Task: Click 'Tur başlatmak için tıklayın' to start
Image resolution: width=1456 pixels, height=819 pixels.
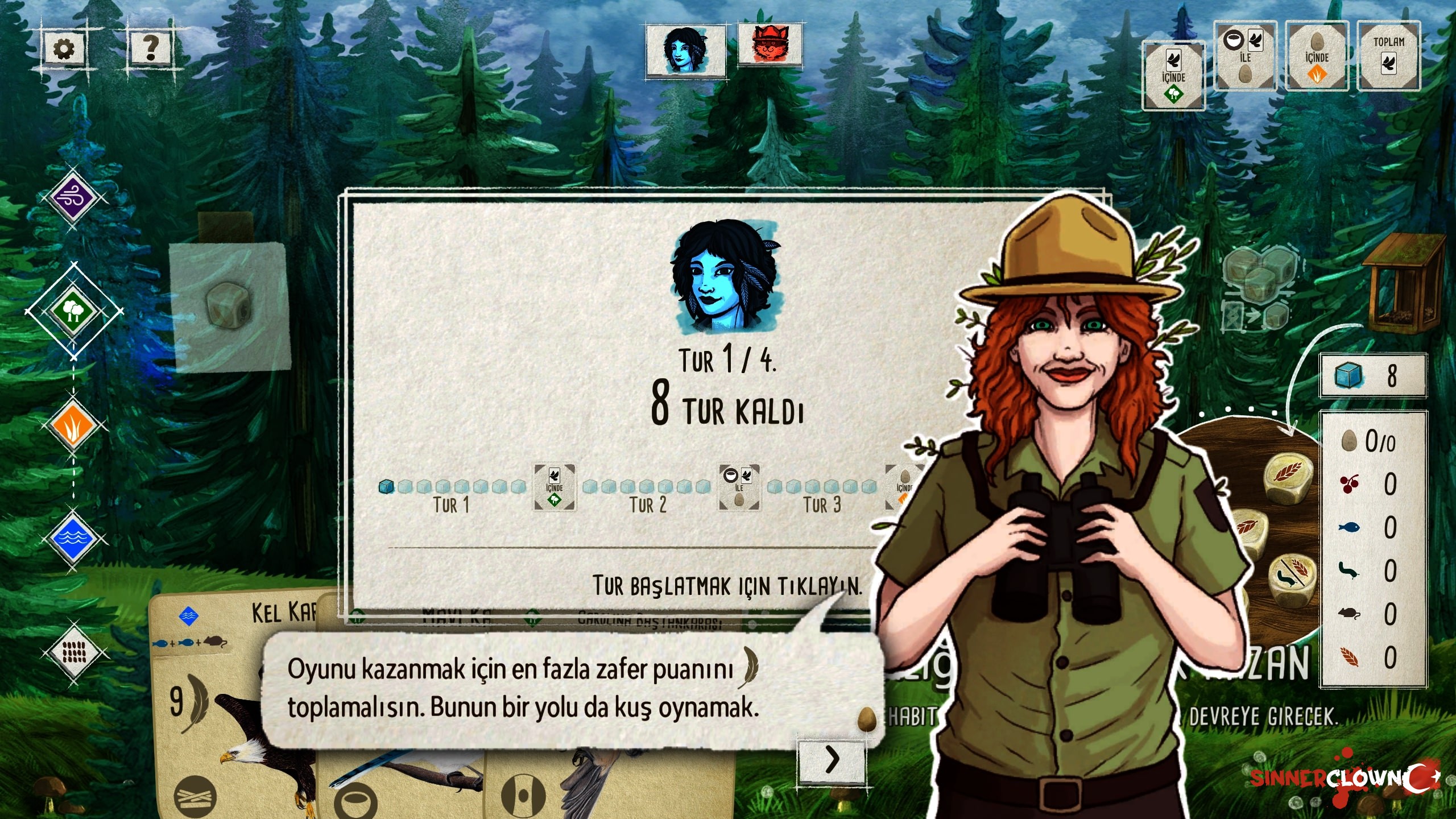Action: 727,586
